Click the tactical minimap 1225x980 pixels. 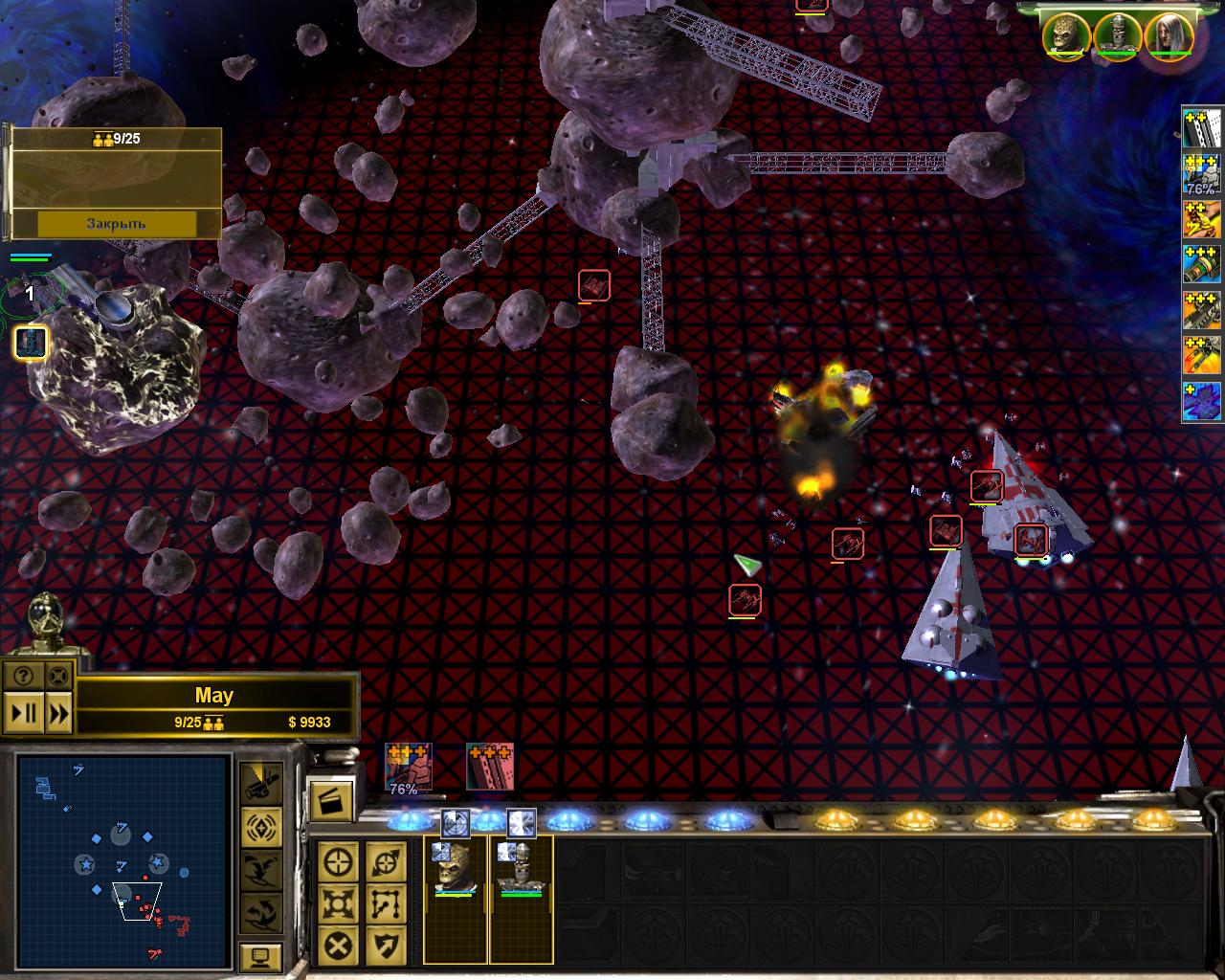coord(123,861)
